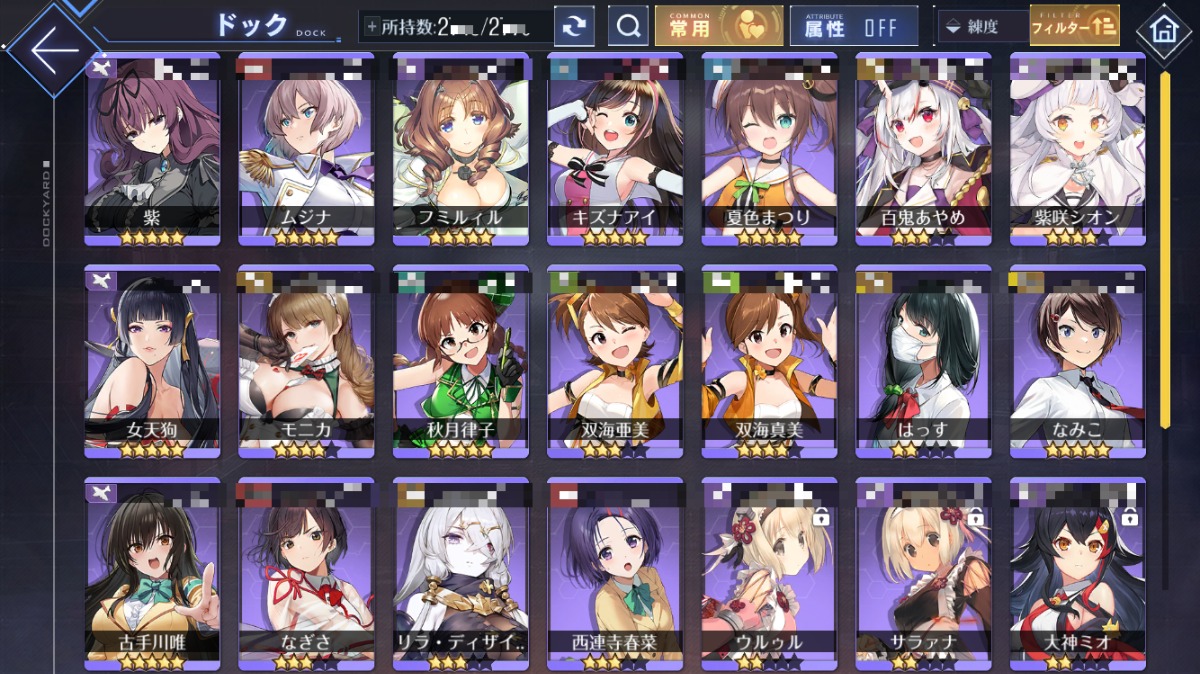This screenshot has width=1200, height=674.
Task: Choose the キズナアイ character card
Action: pyautogui.click(x=614, y=150)
